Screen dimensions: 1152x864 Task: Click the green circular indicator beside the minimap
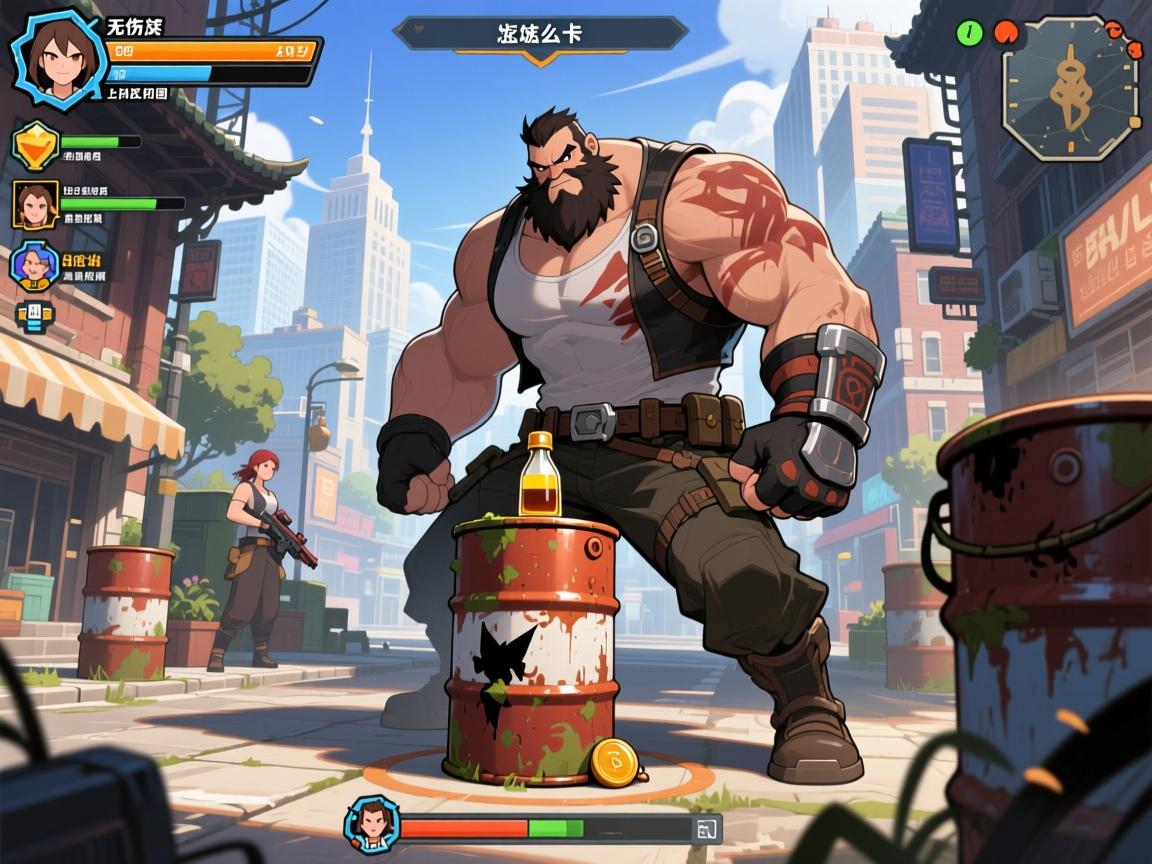coord(969,32)
